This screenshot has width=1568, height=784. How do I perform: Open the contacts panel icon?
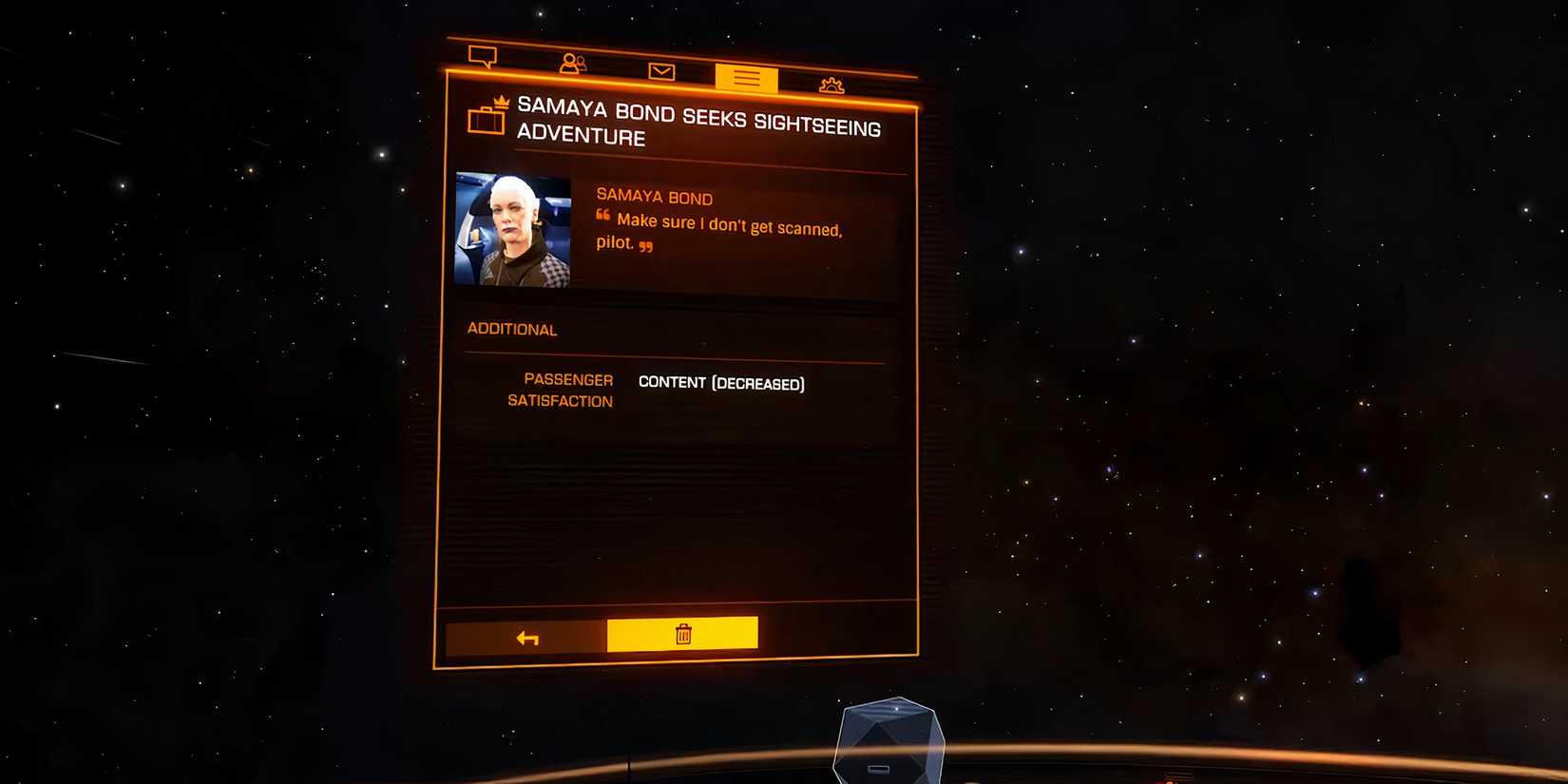[x=571, y=64]
